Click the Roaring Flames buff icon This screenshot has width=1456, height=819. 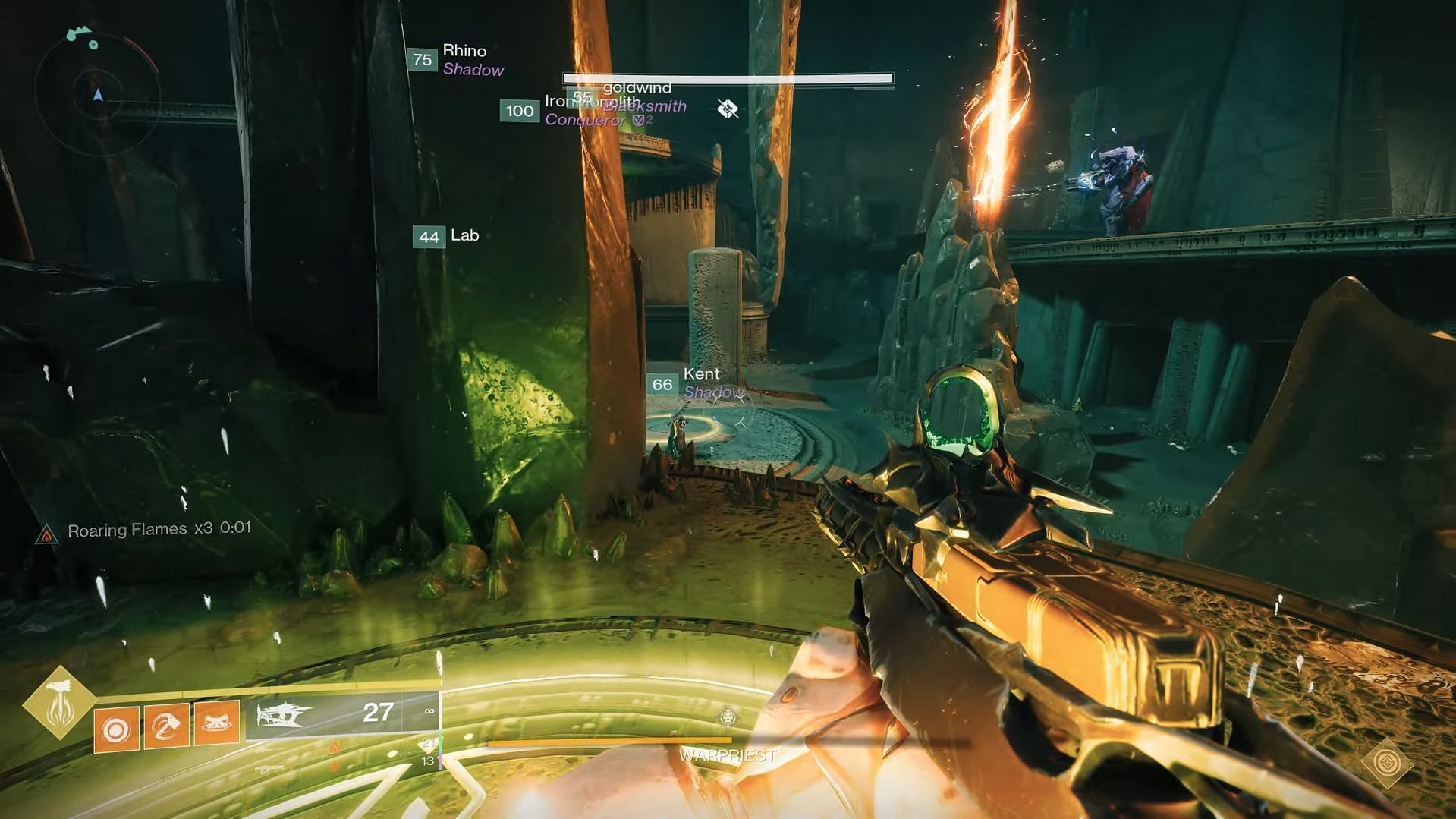pos(47,535)
